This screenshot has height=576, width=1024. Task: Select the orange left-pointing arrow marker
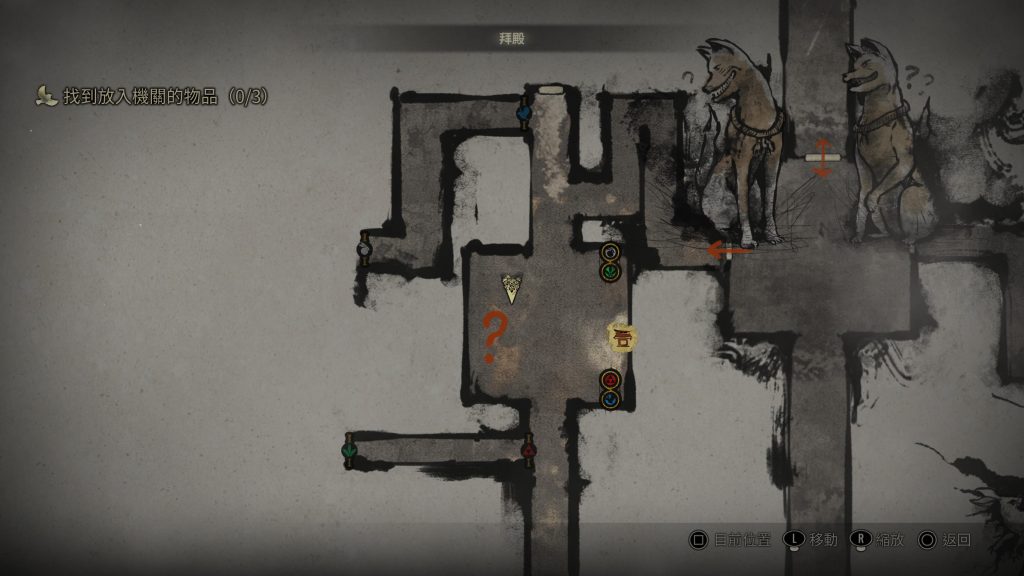pos(729,250)
